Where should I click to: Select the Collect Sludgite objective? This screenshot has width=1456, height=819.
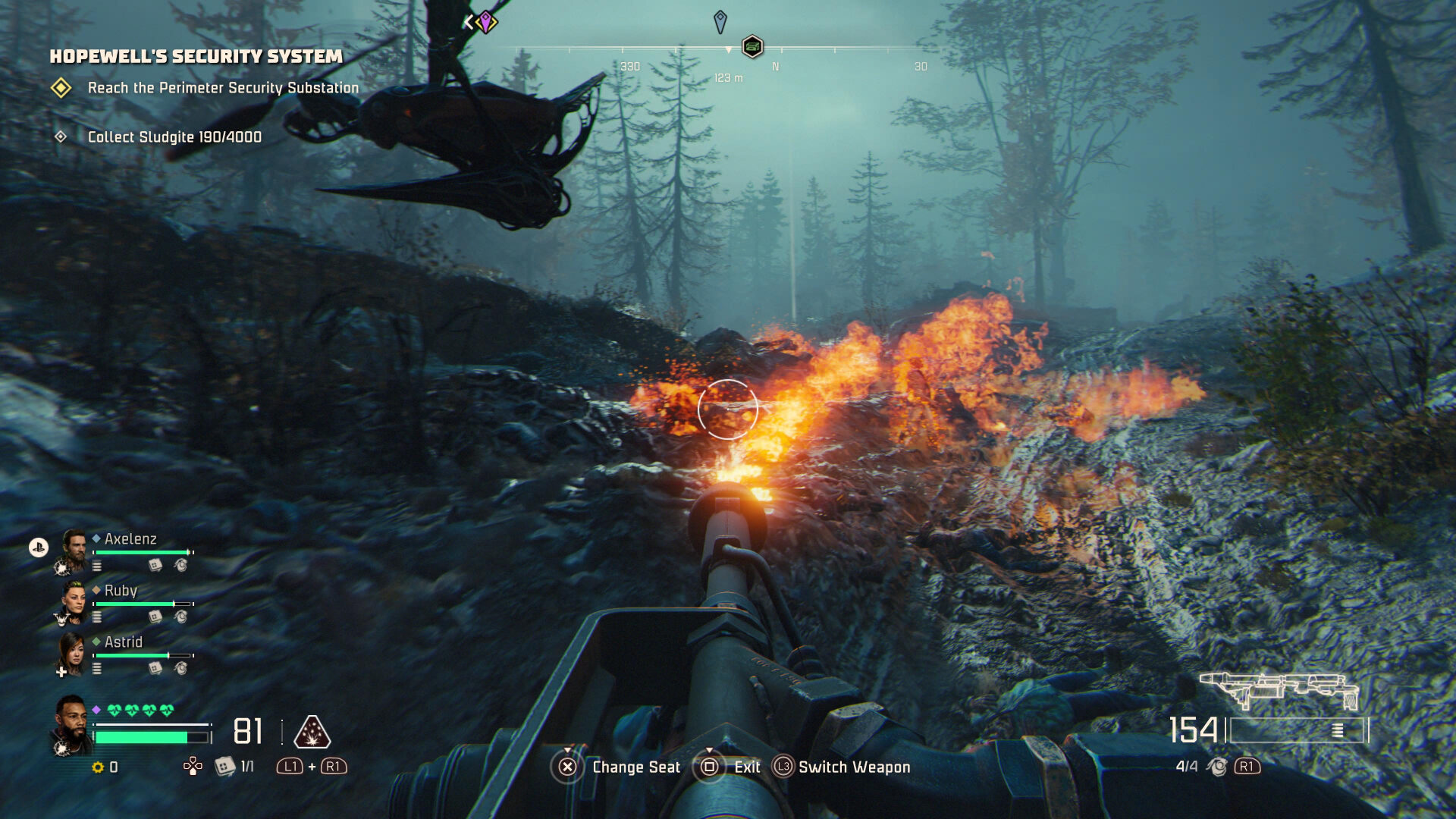(174, 137)
